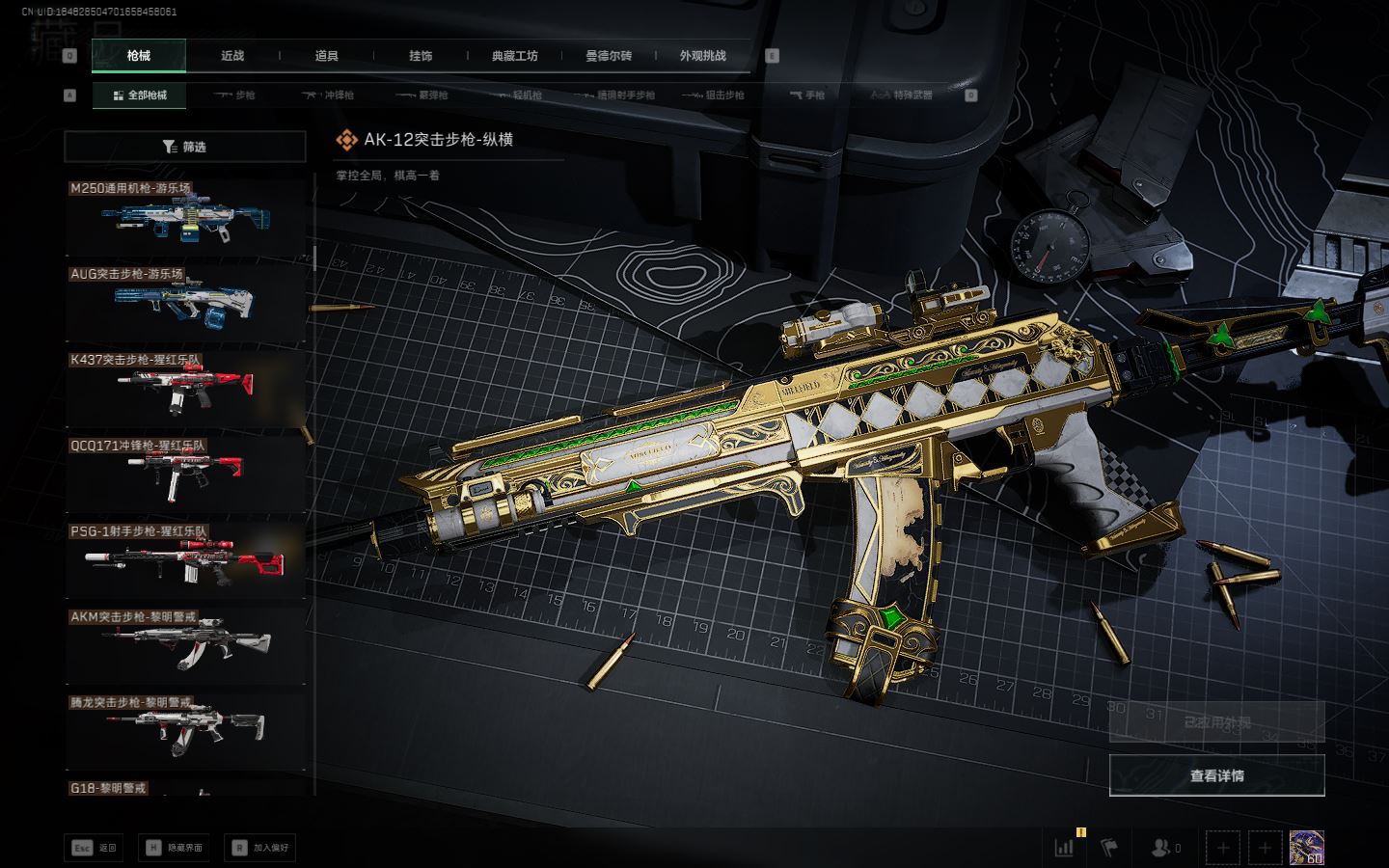Click the 查看详情 view details button

1216,775
